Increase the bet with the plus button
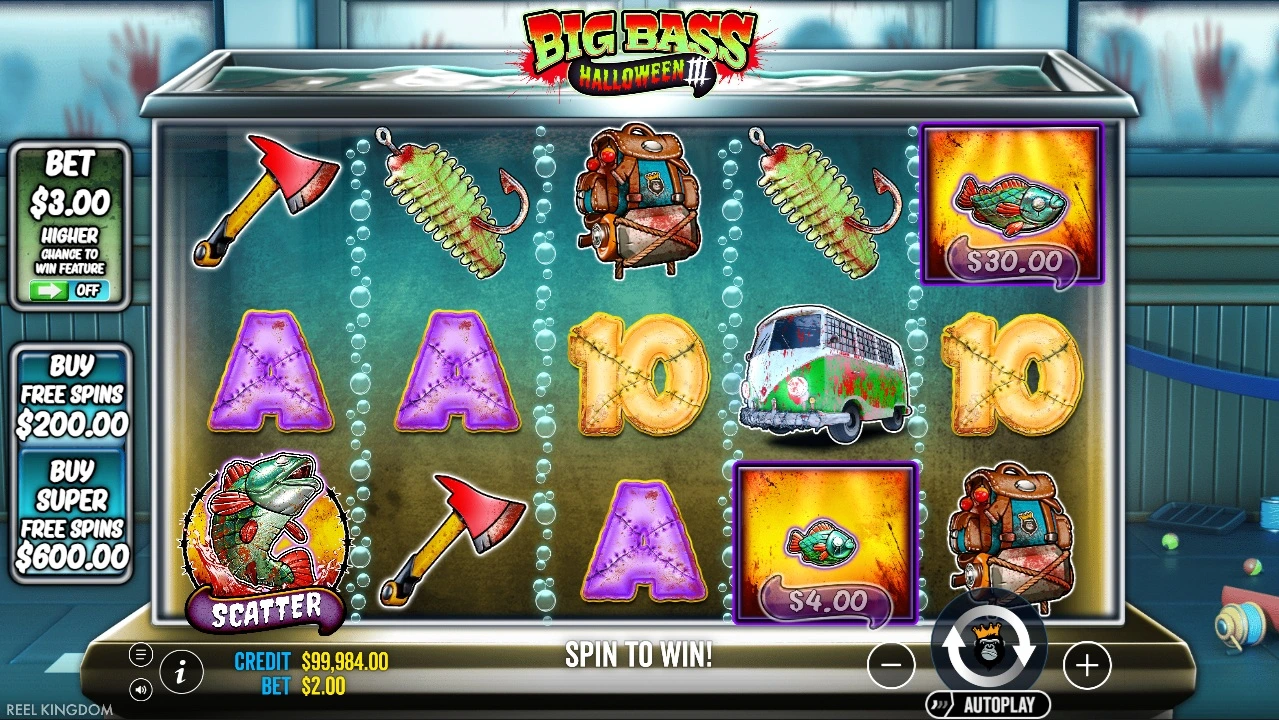Screen dimensions: 1279x720 click(1086, 665)
